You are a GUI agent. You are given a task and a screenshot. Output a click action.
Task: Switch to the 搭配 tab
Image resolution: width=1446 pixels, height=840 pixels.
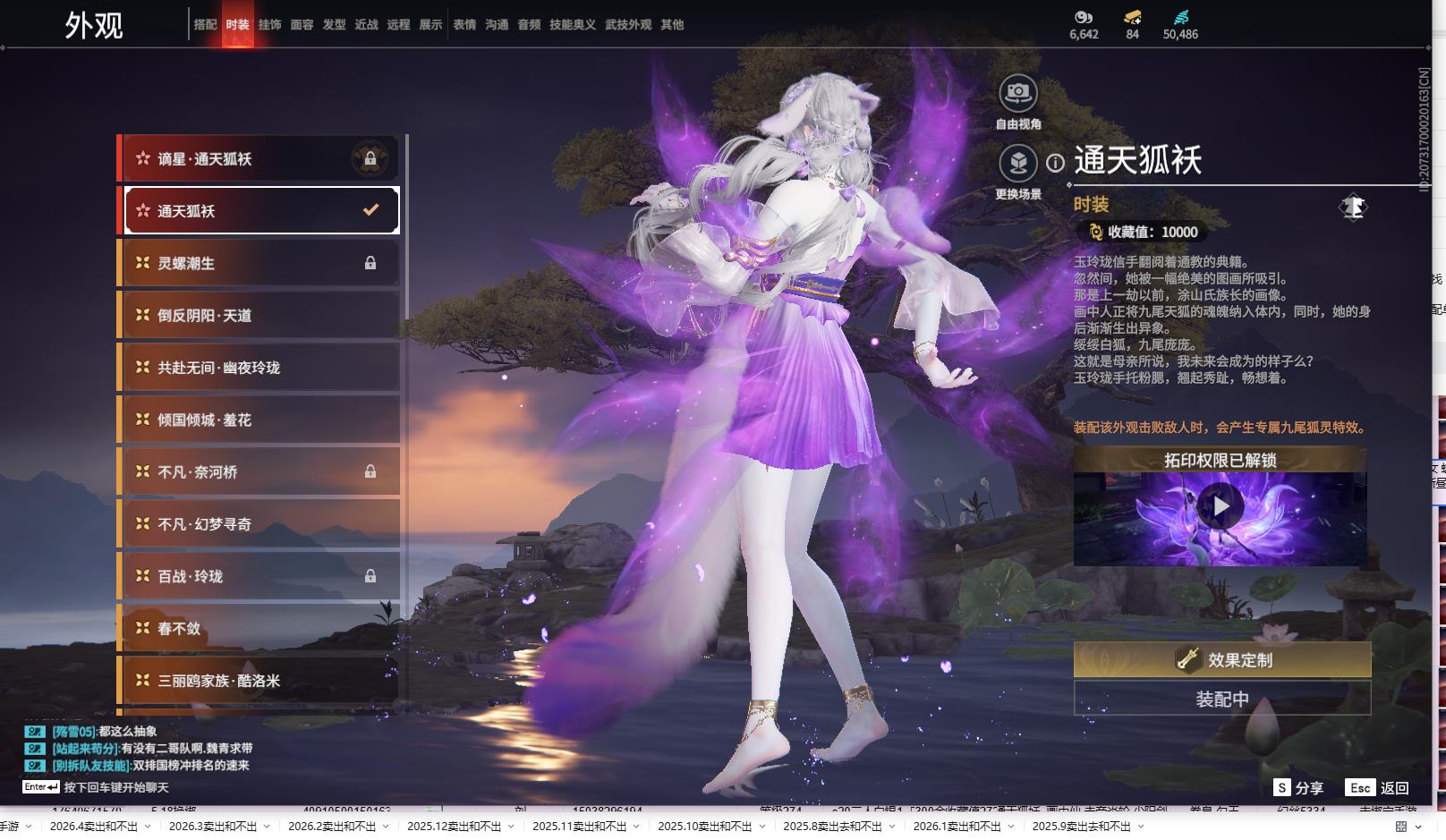coord(205,25)
